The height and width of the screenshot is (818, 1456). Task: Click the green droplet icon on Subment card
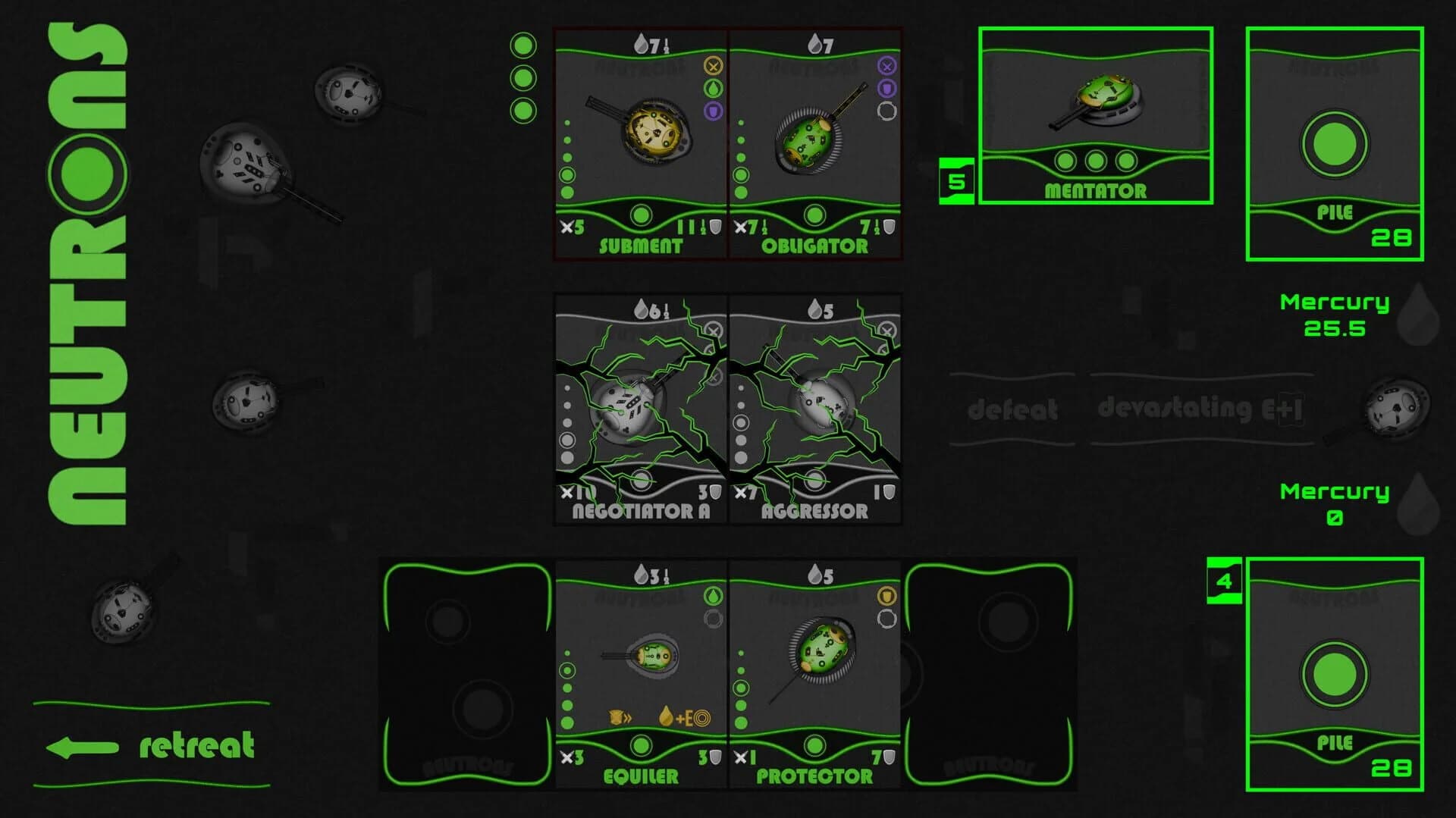[x=714, y=89]
